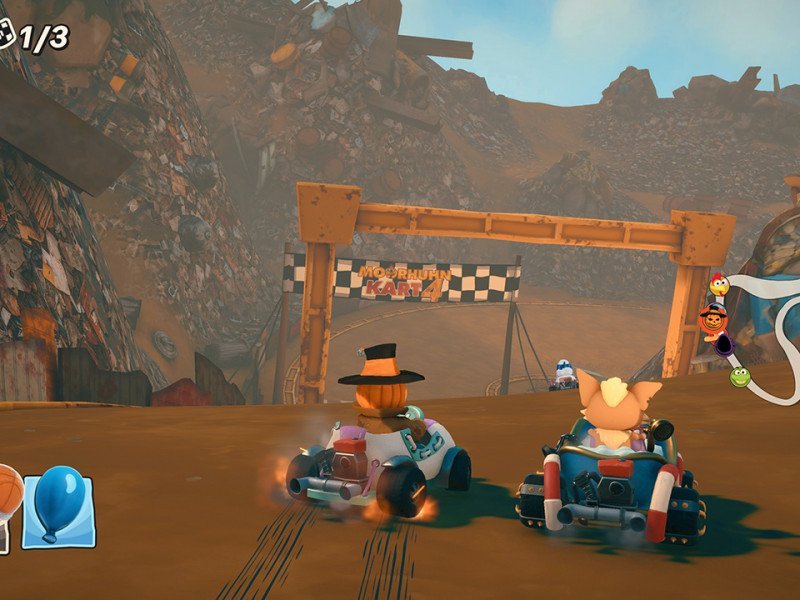Viewport: 800px width, 600px height.
Task: Click the pumpkin racer marker on minimap
Action: [x=714, y=320]
